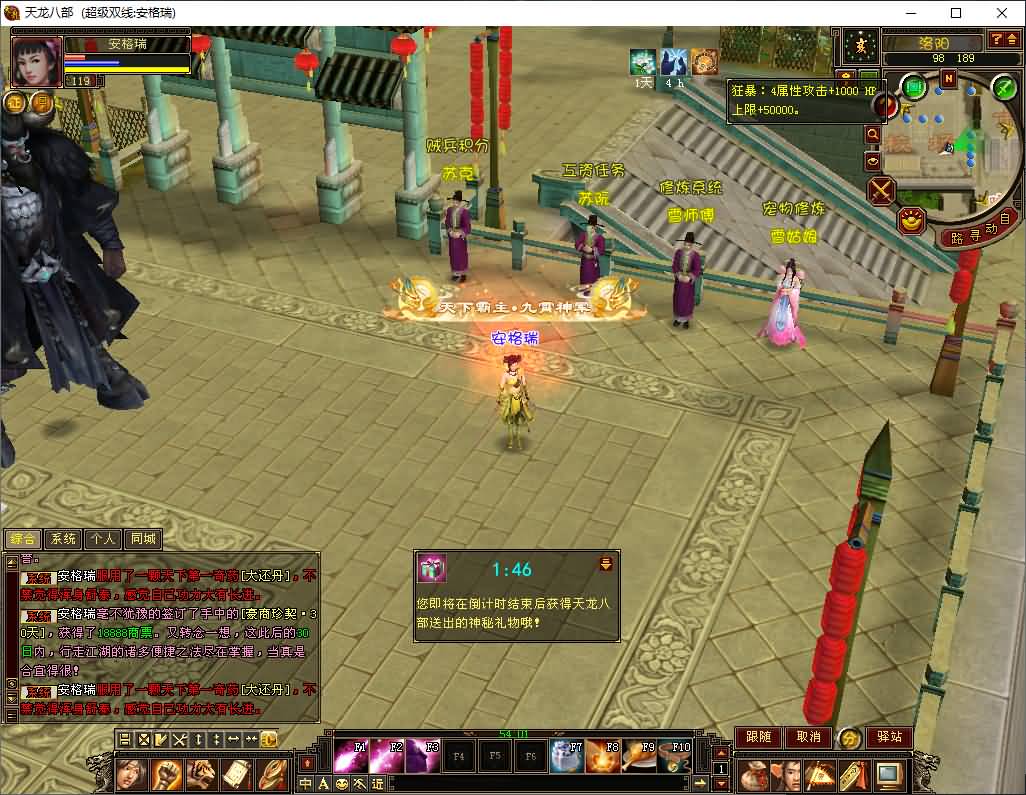Activate the F1 purple skill

[350, 756]
